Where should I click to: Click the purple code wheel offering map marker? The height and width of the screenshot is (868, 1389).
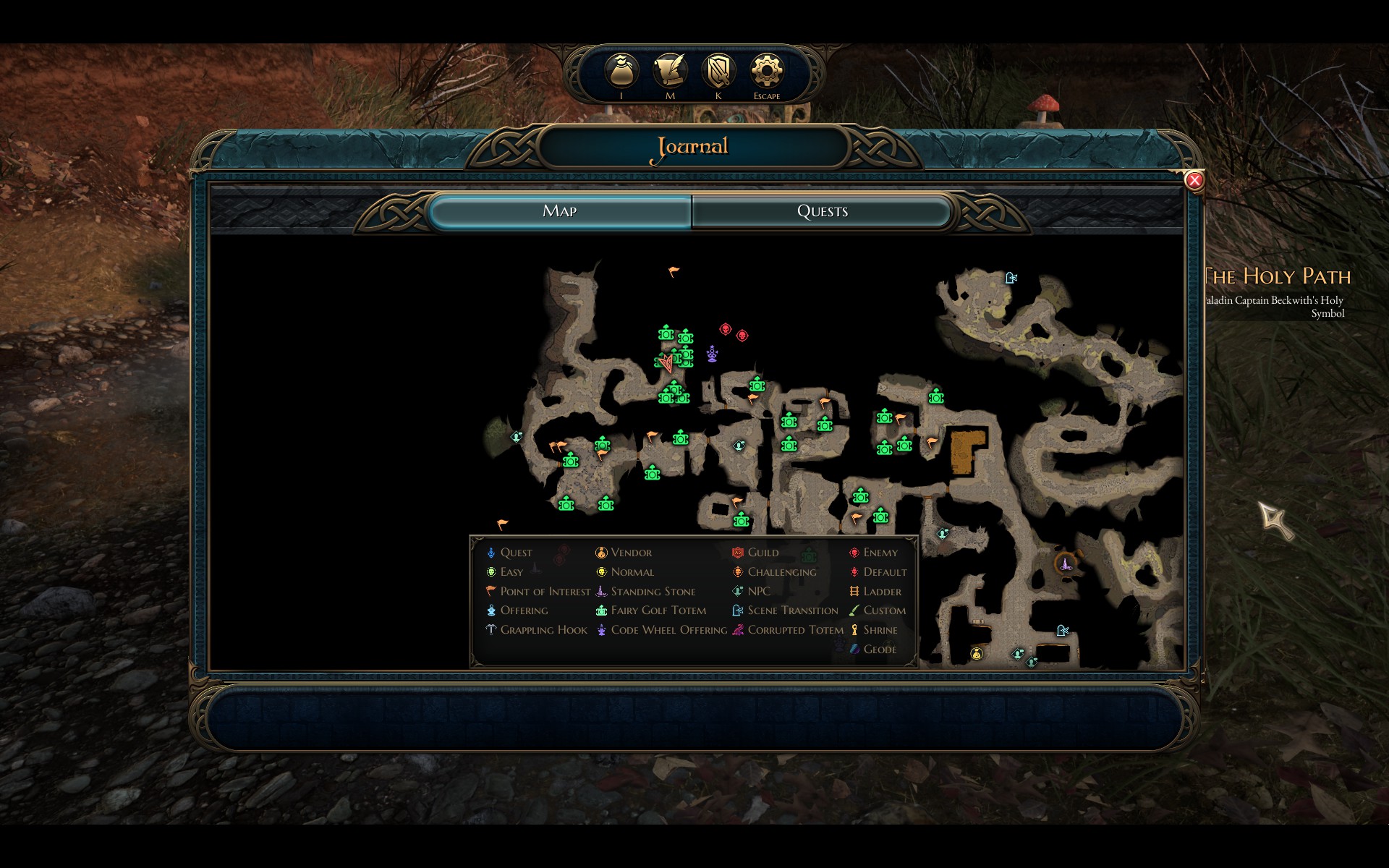[713, 354]
